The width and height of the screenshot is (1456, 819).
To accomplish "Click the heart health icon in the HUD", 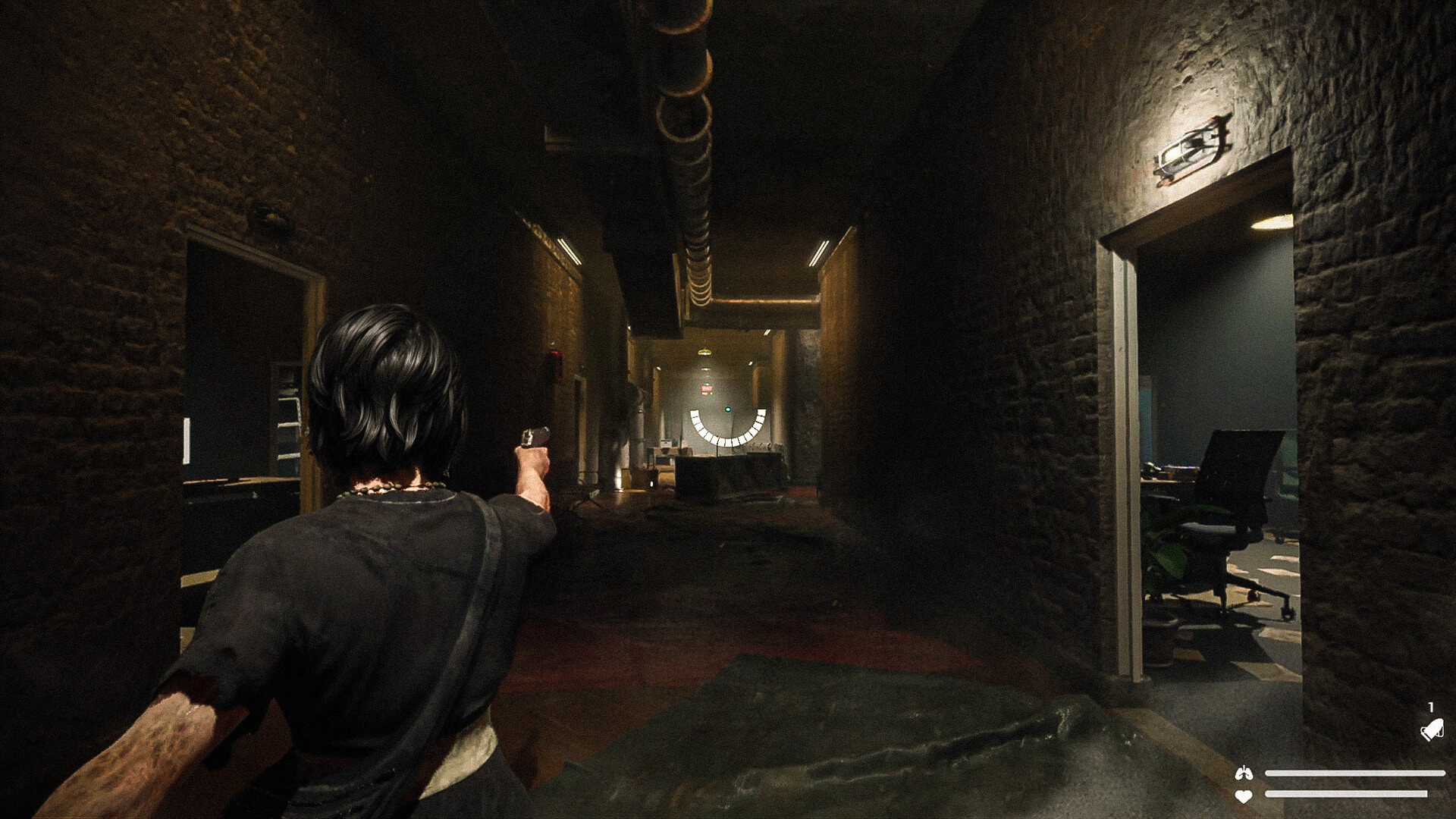I will tap(1244, 795).
